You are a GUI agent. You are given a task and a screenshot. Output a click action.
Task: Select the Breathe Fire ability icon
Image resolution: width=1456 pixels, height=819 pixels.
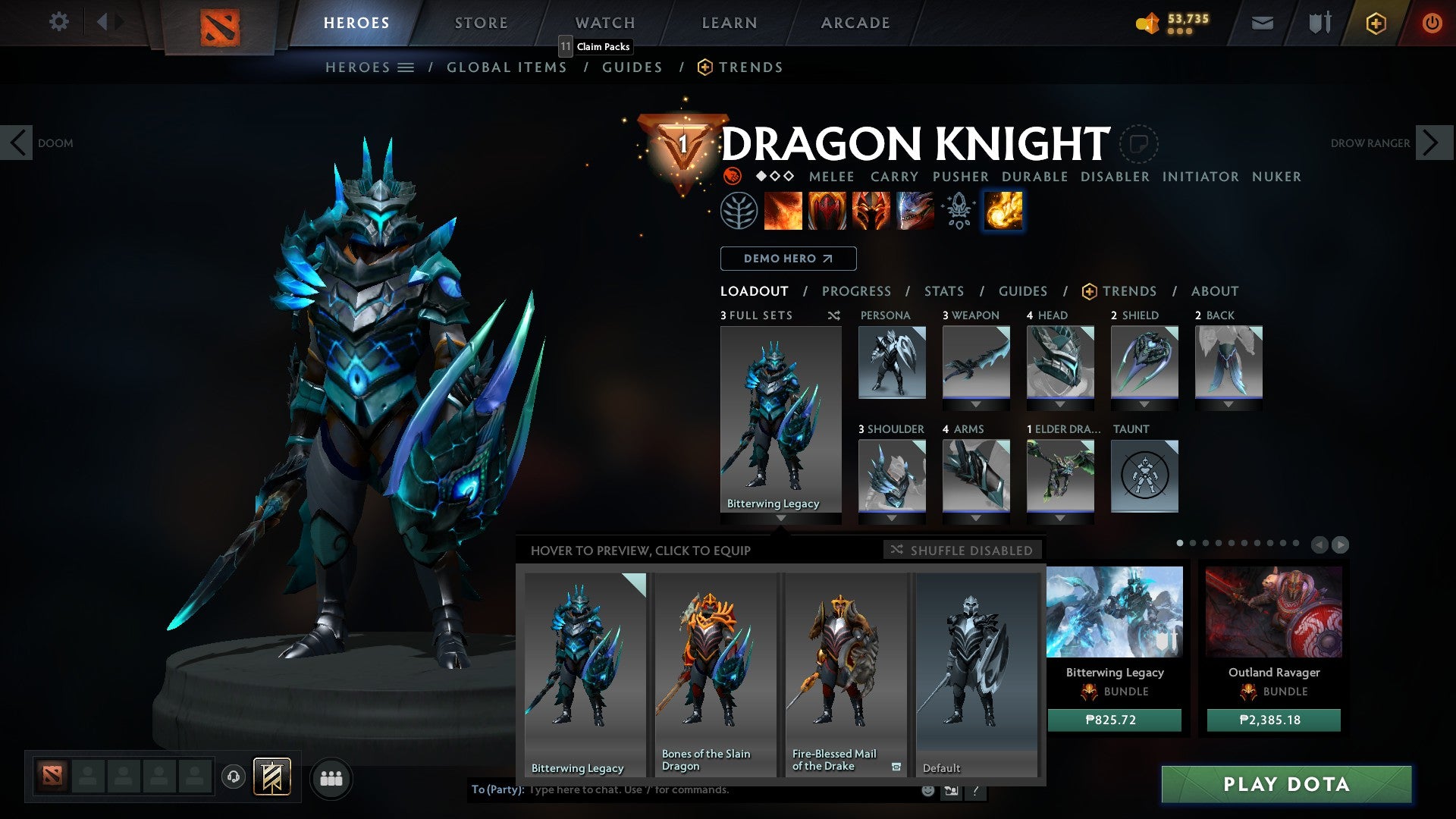point(783,211)
